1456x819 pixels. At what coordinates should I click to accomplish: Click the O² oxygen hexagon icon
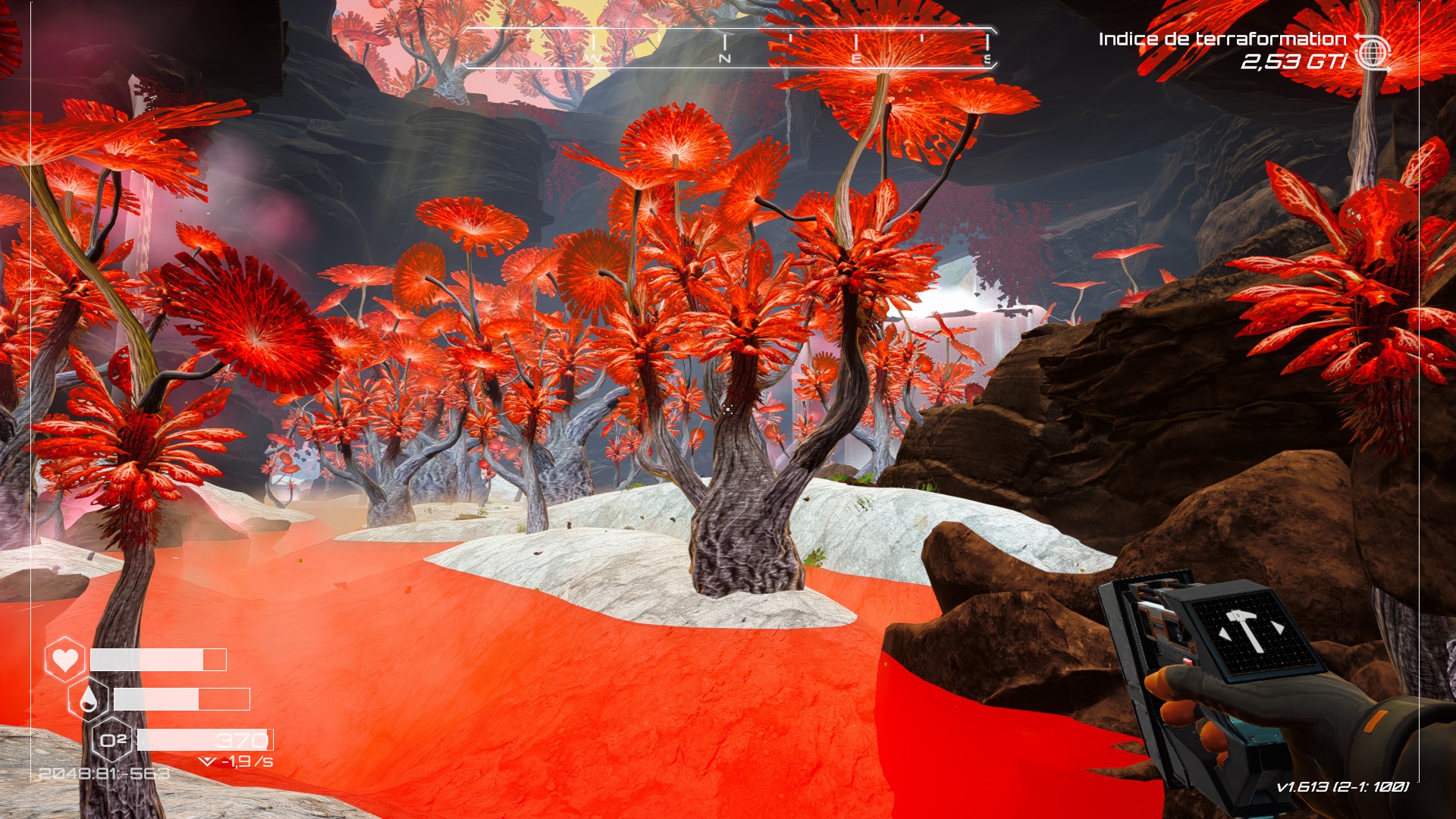point(113,739)
